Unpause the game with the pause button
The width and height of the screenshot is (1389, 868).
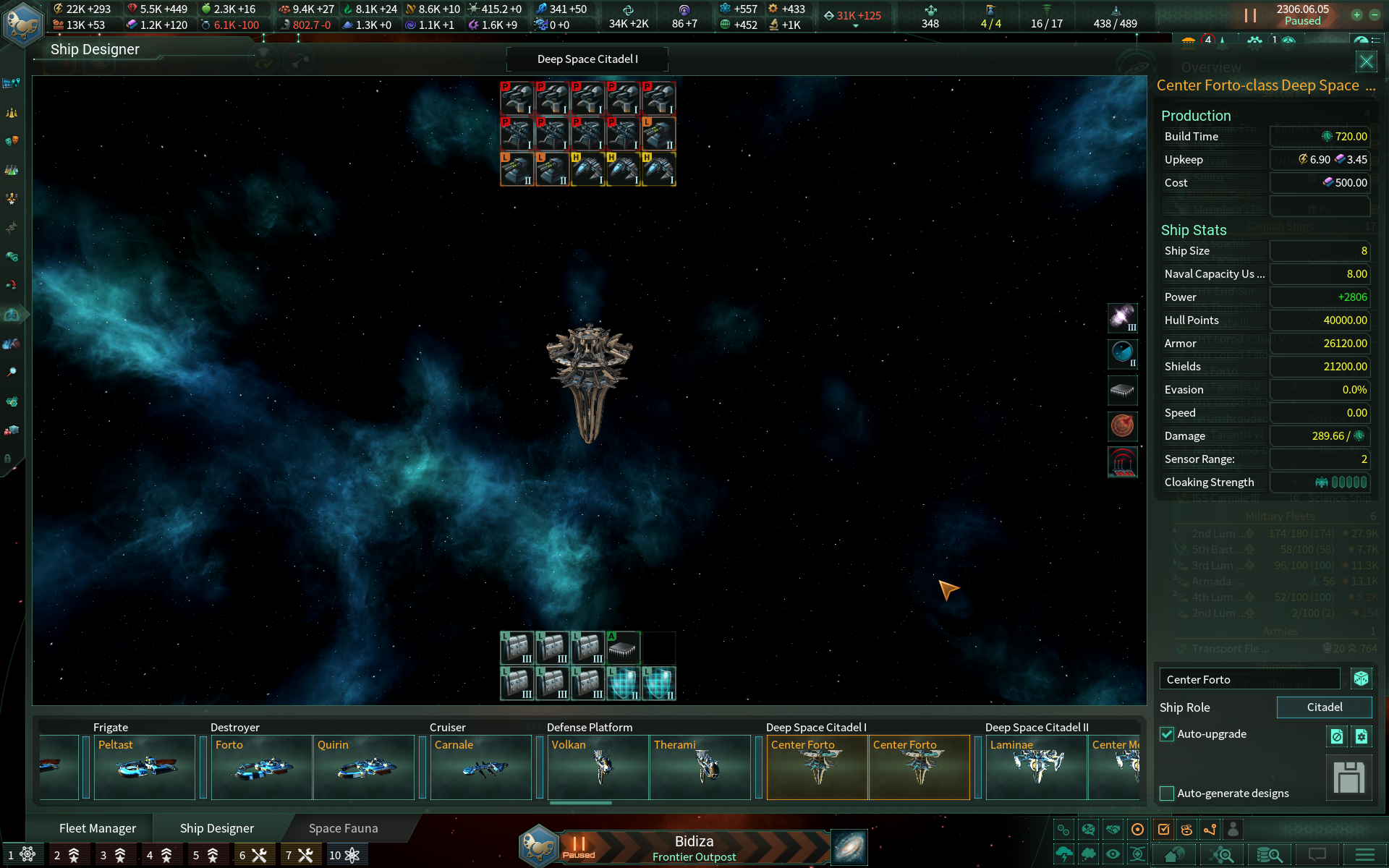(1249, 14)
